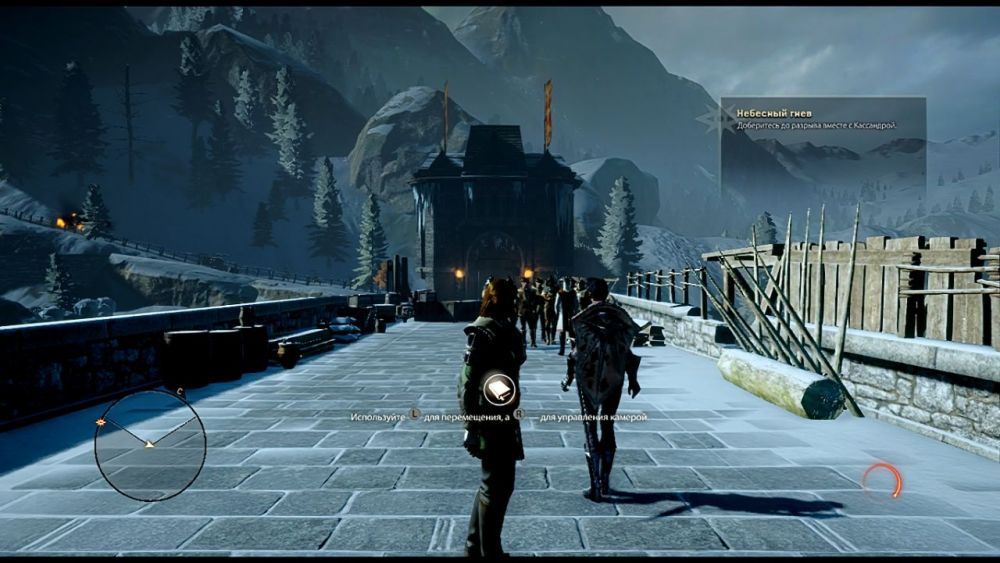Open the circular compass minimap
1000x563 pixels.
(150, 445)
